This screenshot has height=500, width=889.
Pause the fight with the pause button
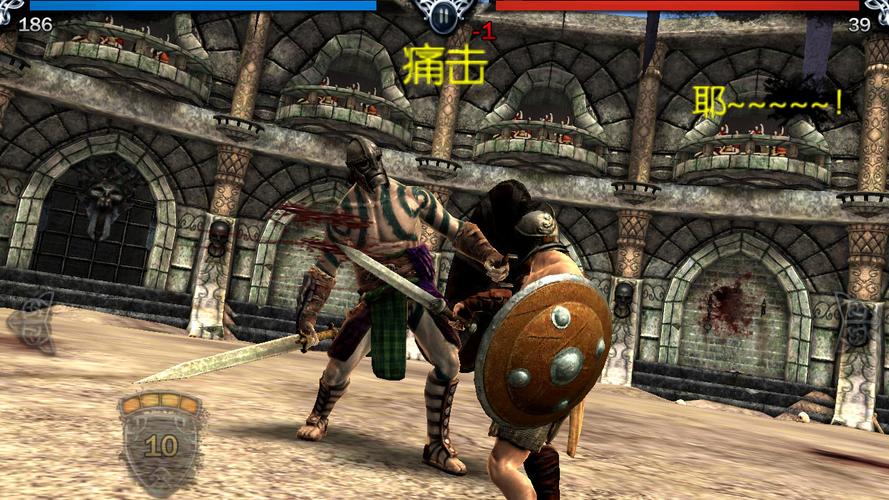[444, 14]
